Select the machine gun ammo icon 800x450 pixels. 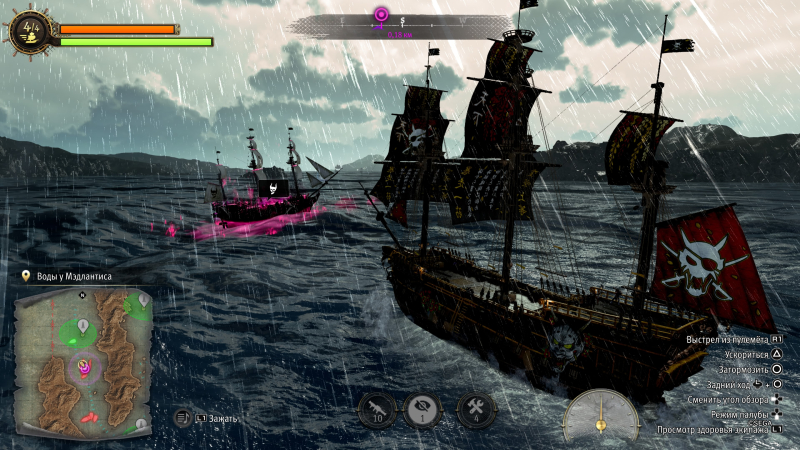[x=377, y=408]
